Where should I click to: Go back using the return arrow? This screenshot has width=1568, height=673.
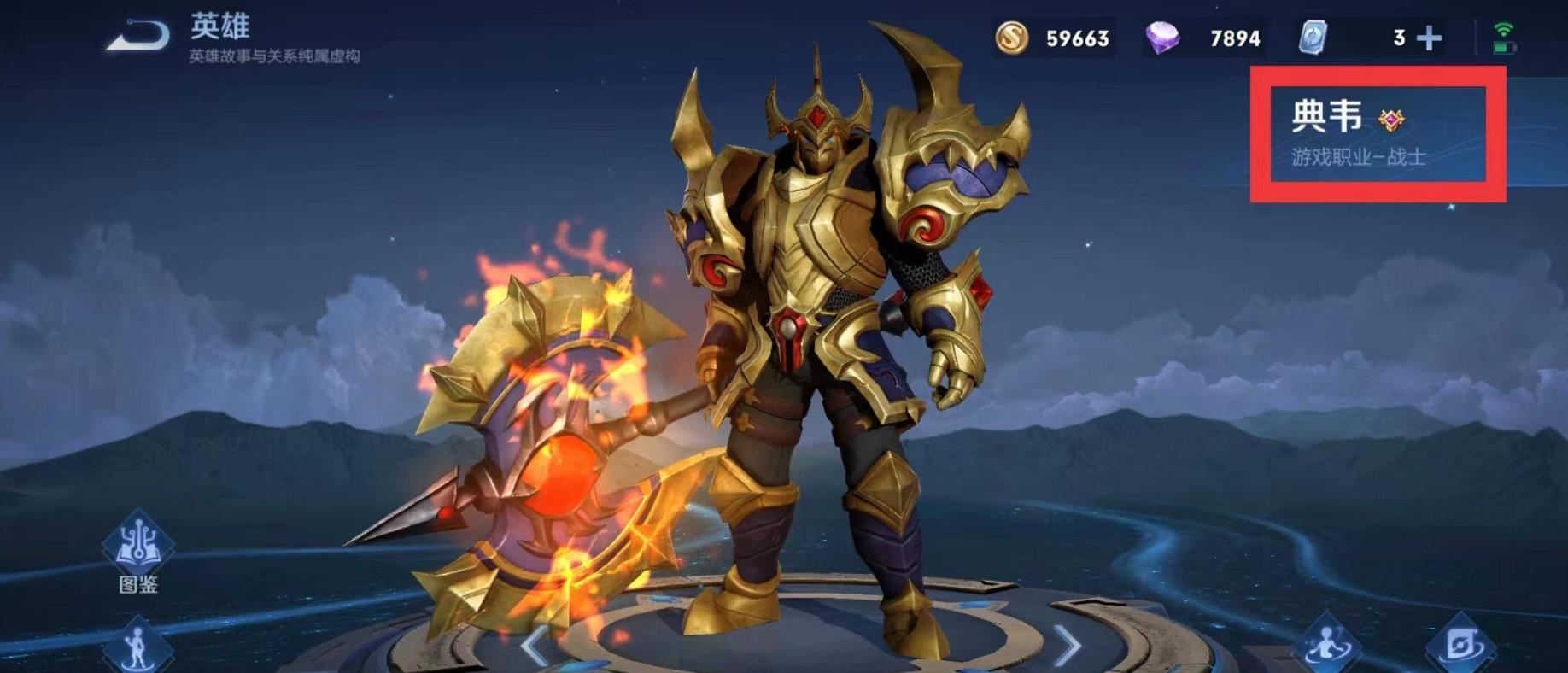click(138, 36)
